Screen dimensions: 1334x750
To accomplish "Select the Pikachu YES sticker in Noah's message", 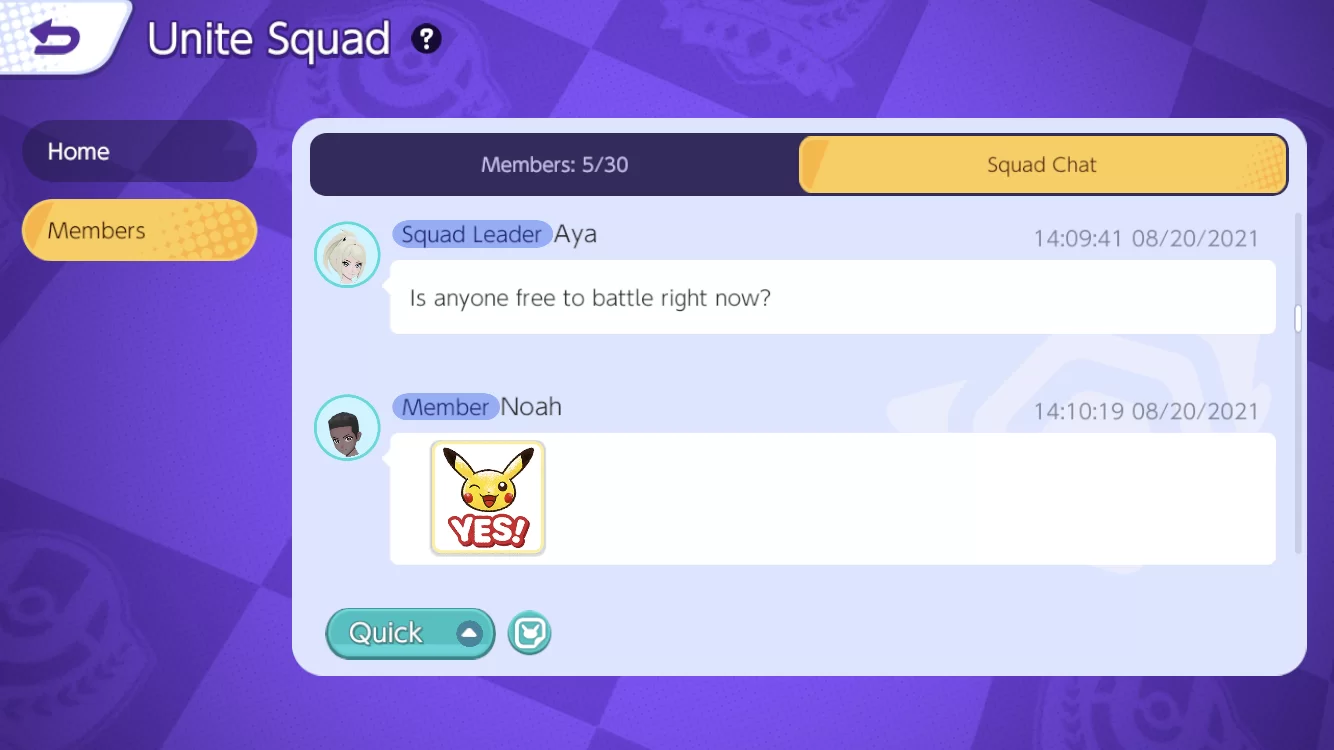I will [x=487, y=497].
